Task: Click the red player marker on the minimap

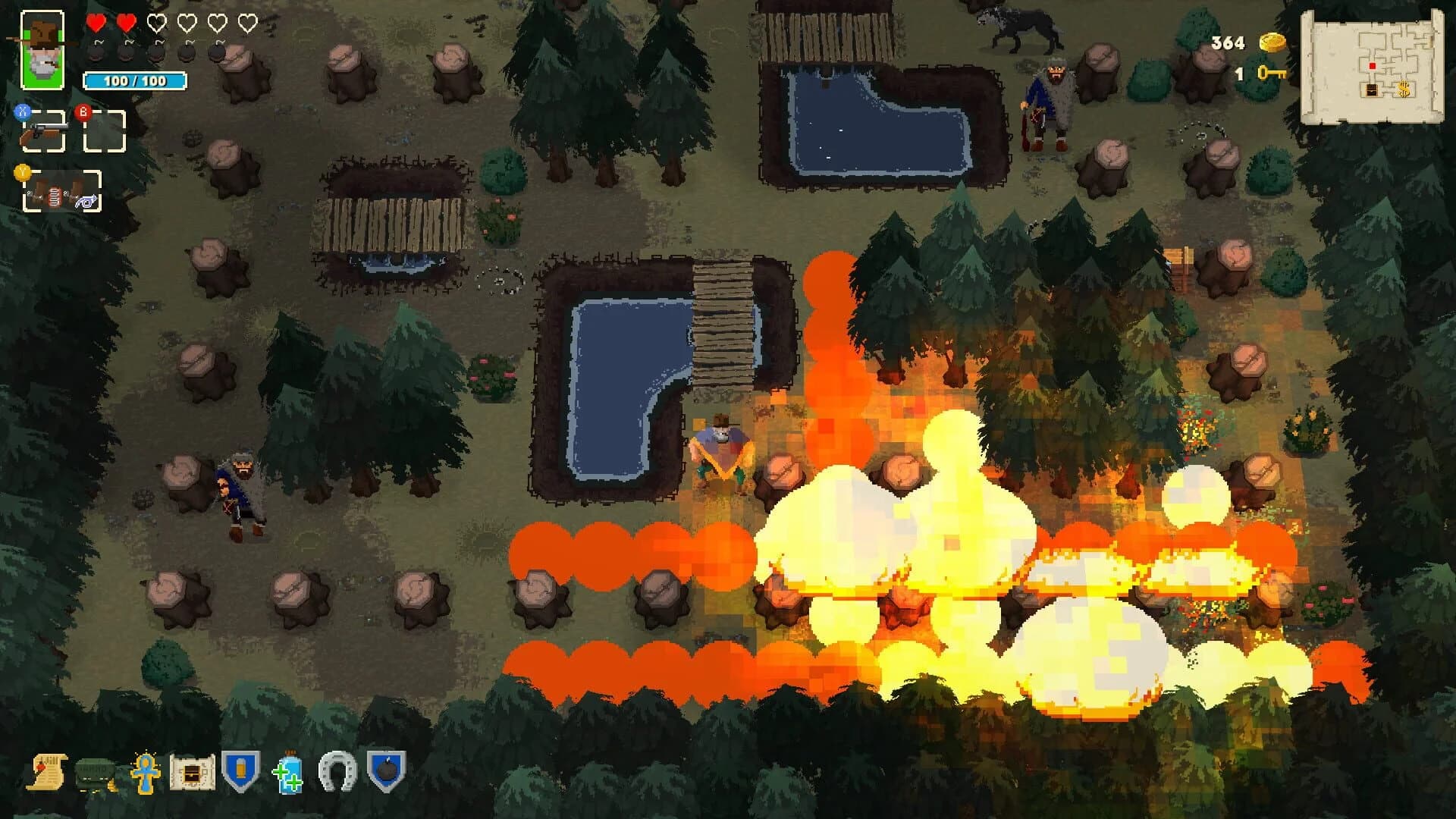Action: (x=1373, y=66)
